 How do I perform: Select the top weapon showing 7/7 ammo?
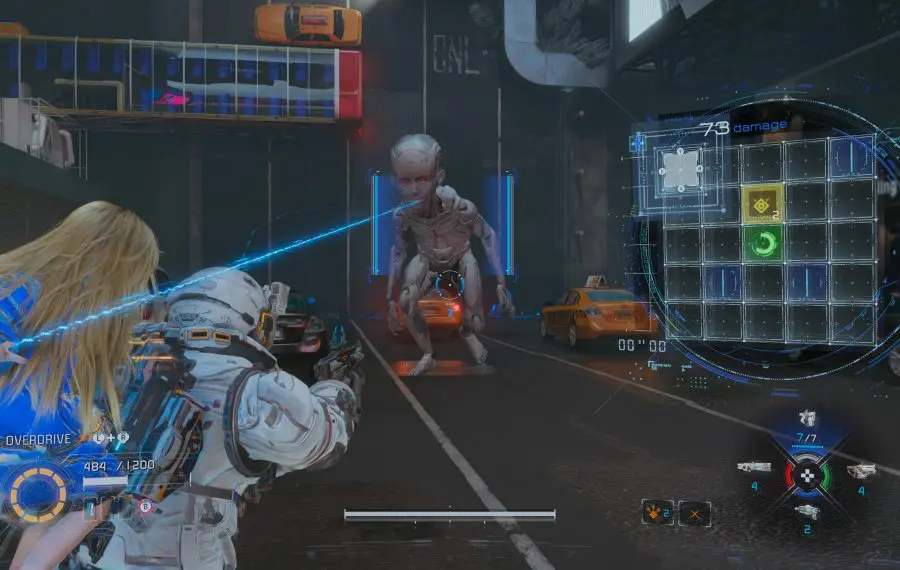pyautogui.click(x=807, y=419)
